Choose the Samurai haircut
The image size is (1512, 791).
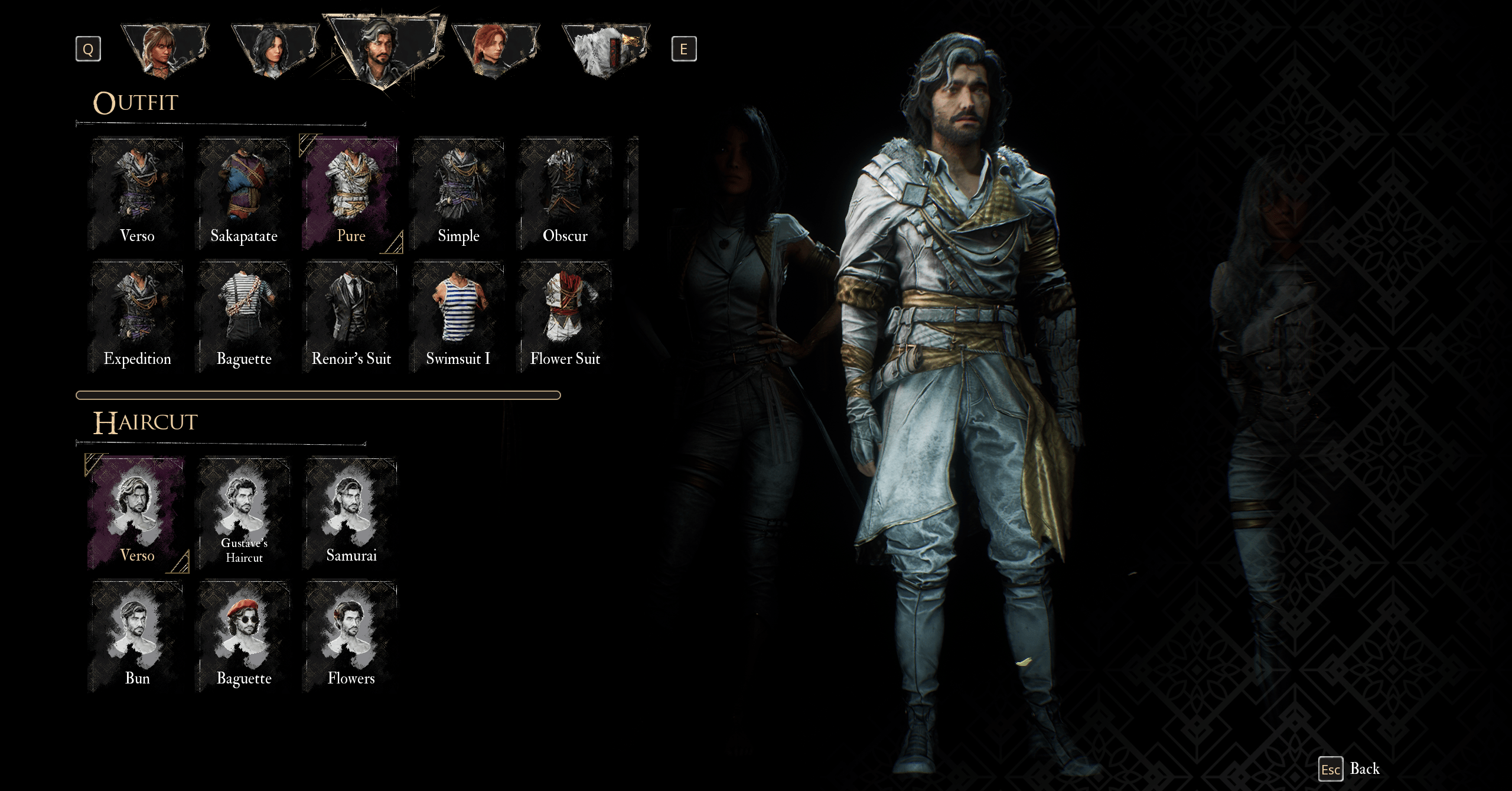(351, 514)
